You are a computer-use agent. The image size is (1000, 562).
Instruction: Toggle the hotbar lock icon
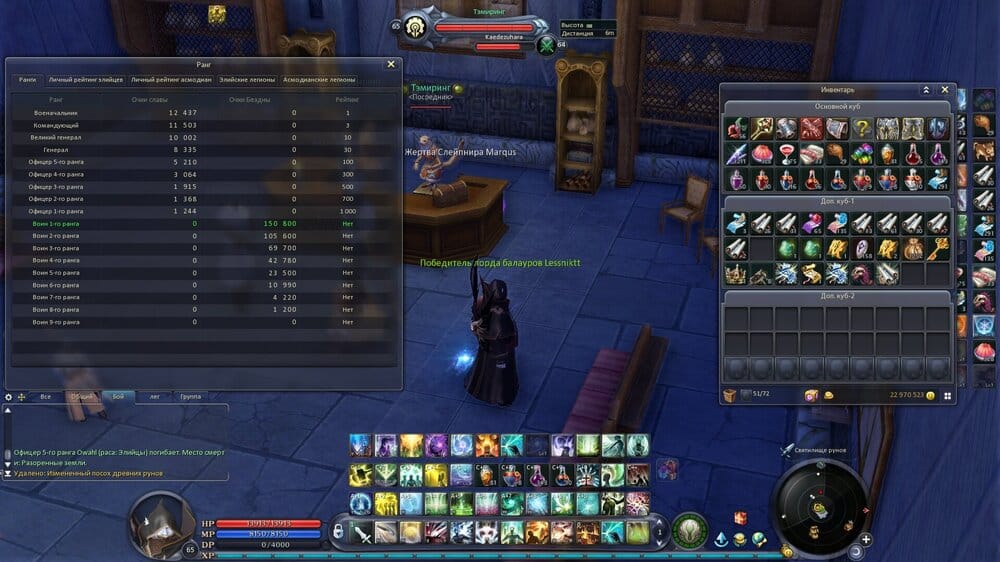[338, 529]
